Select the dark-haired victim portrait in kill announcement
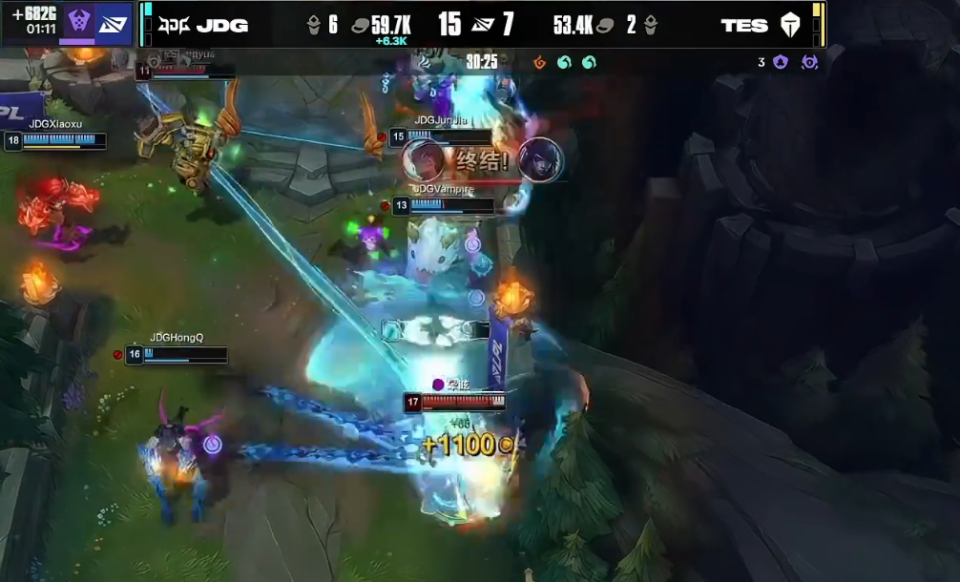The image size is (960, 582). pyautogui.click(x=540, y=160)
